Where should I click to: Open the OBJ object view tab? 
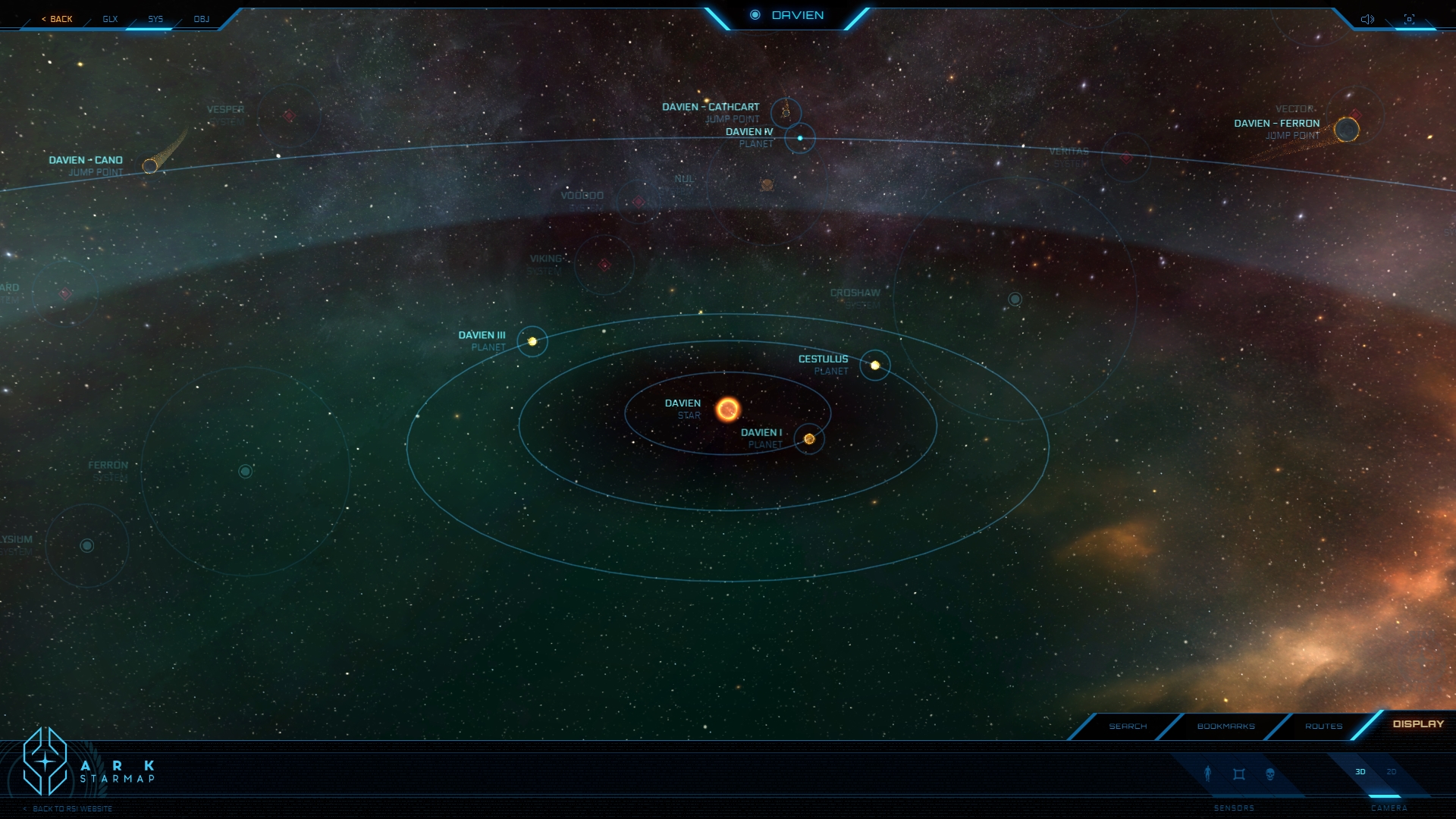[201, 19]
